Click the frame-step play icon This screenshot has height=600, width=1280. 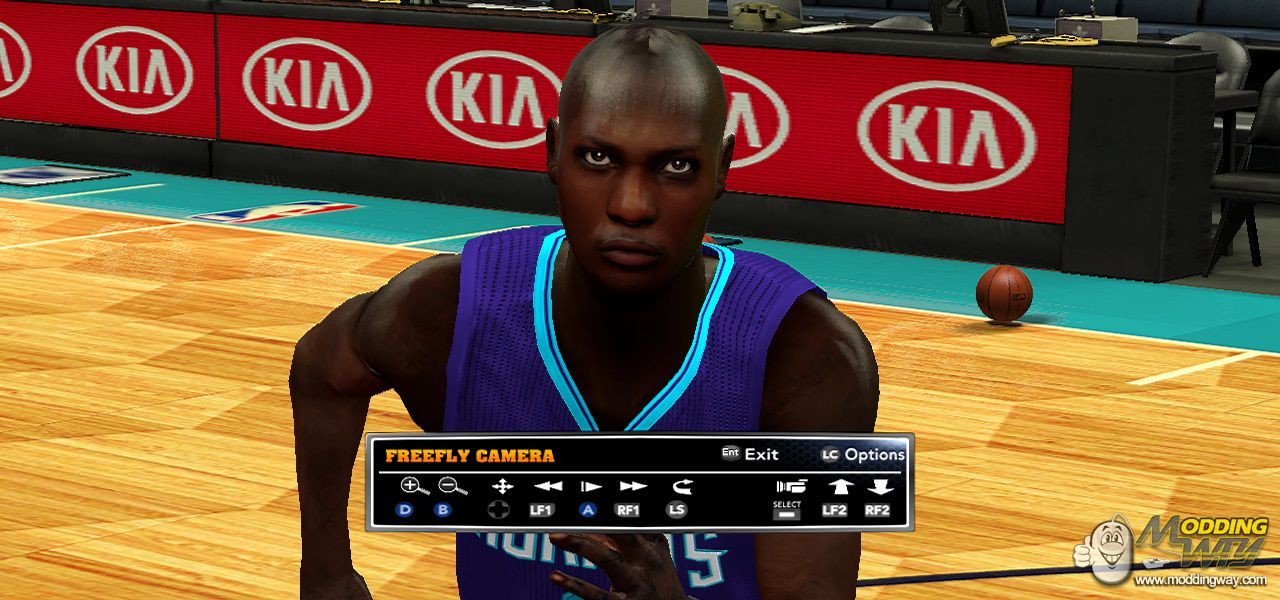click(590, 487)
